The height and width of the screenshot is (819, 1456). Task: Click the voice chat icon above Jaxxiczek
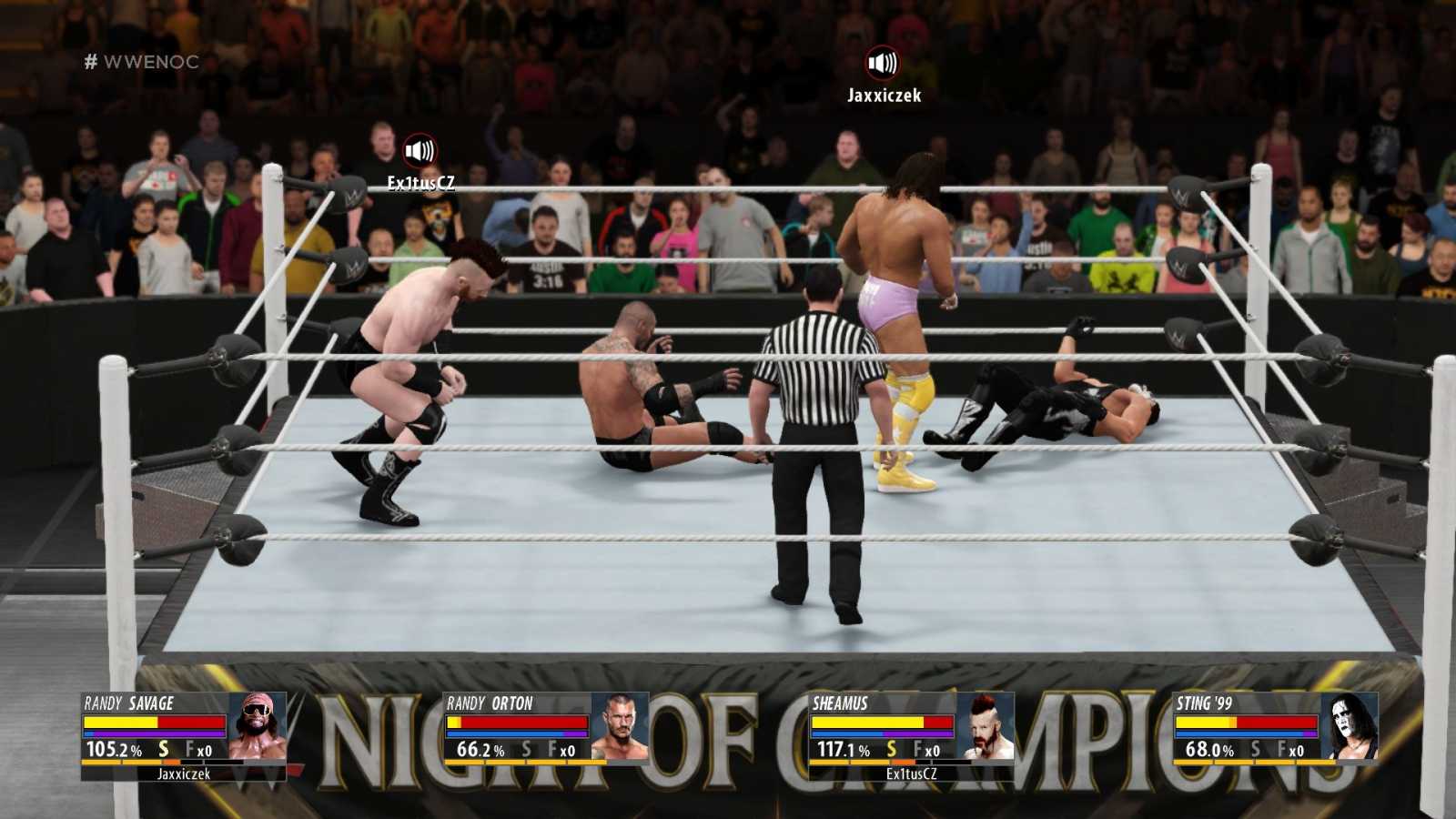pos(882,63)
